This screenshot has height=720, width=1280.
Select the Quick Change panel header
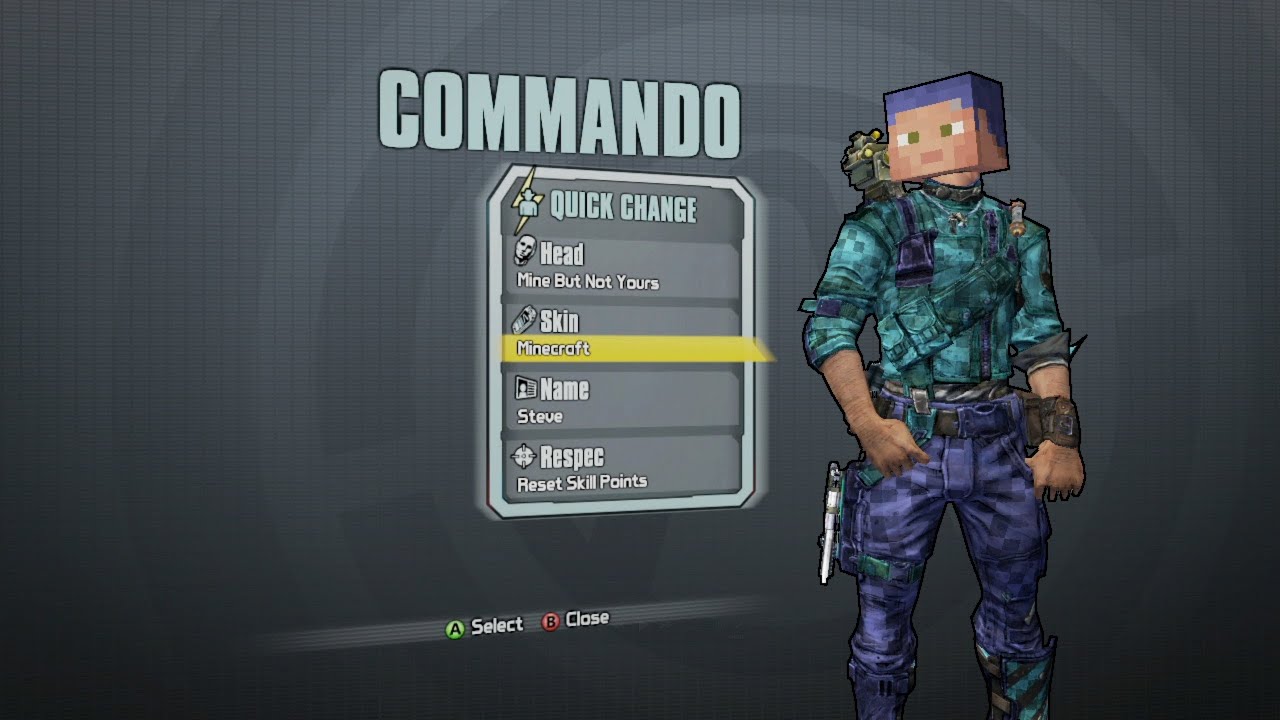[620, 208]
